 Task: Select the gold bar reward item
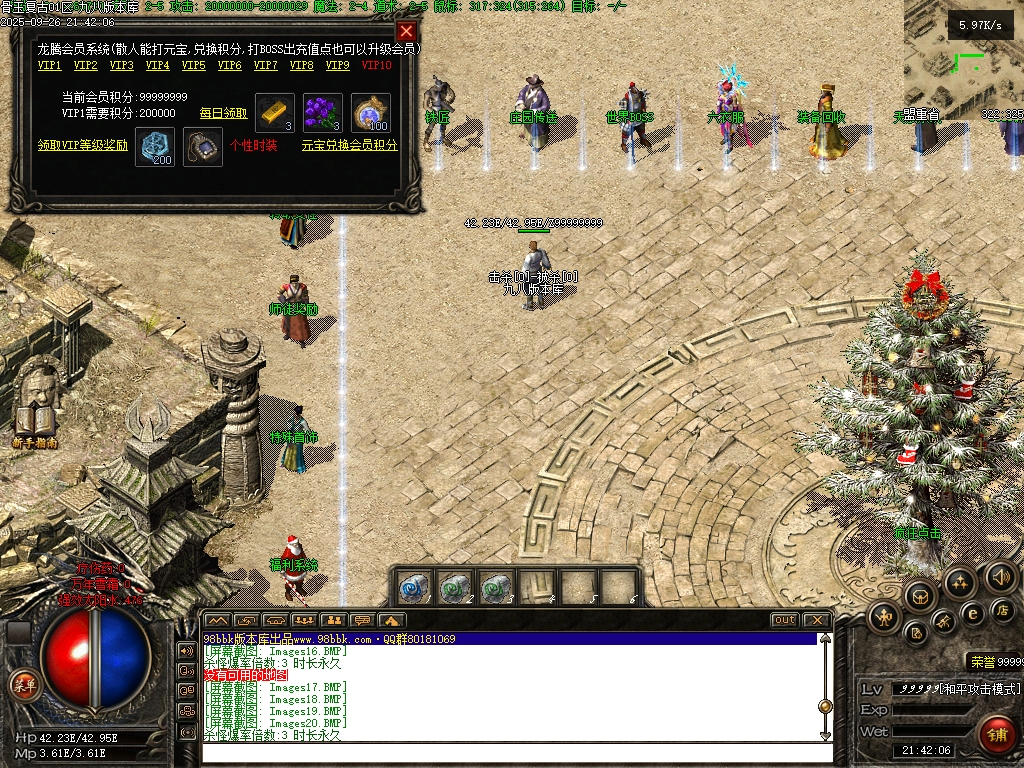pos(275,113)
